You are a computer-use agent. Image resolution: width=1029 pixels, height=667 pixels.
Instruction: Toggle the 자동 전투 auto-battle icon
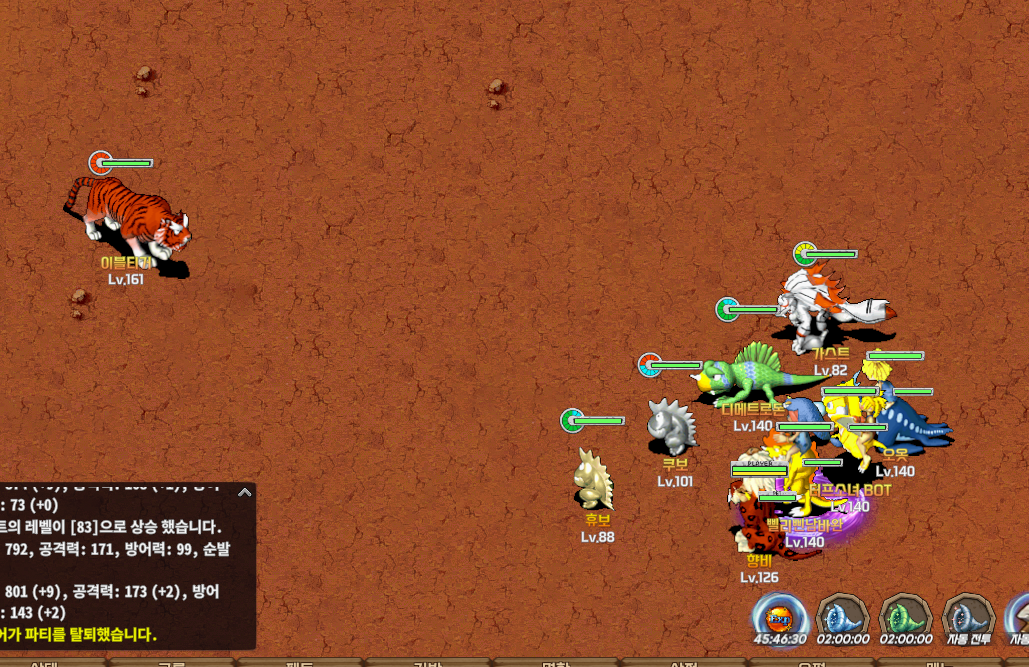tap(968, 616)
